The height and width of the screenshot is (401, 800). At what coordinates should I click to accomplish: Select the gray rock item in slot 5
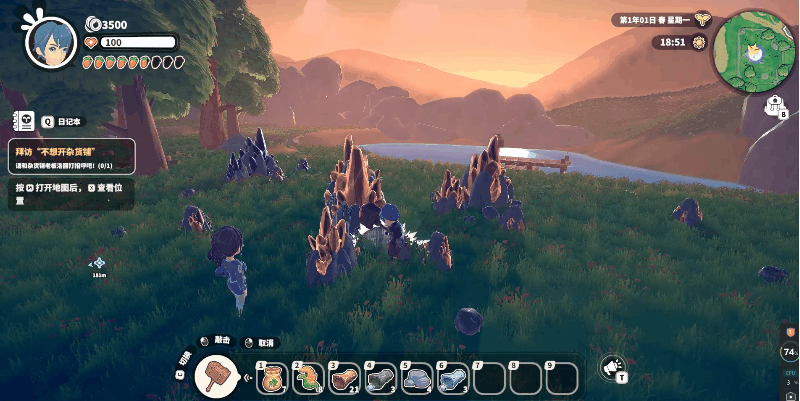point(418,378)
